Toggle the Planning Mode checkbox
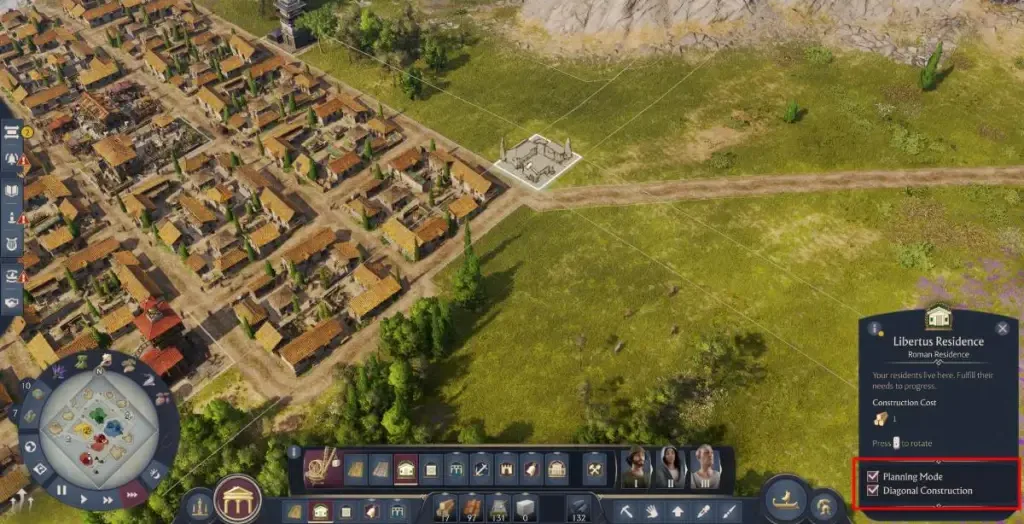The height and width of the screenshot is (524, 1024). 874,477
